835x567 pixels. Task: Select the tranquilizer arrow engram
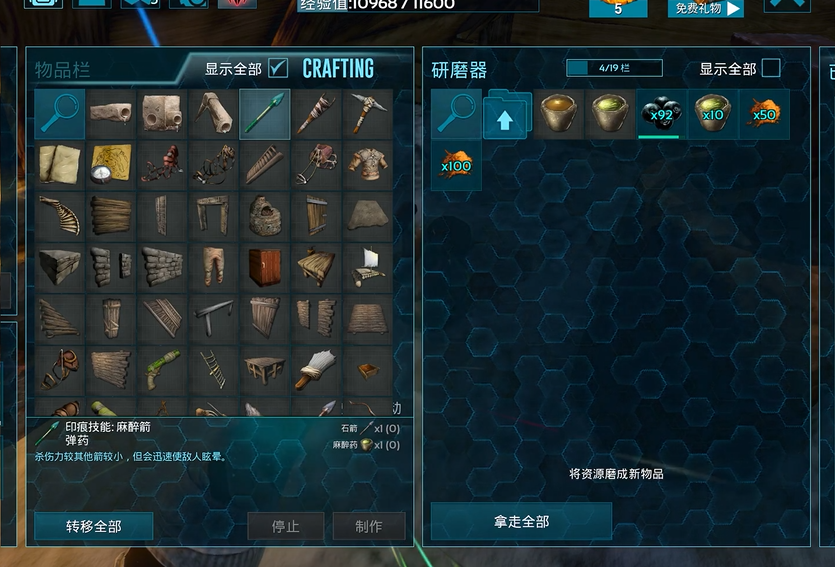tap(265, 114)
